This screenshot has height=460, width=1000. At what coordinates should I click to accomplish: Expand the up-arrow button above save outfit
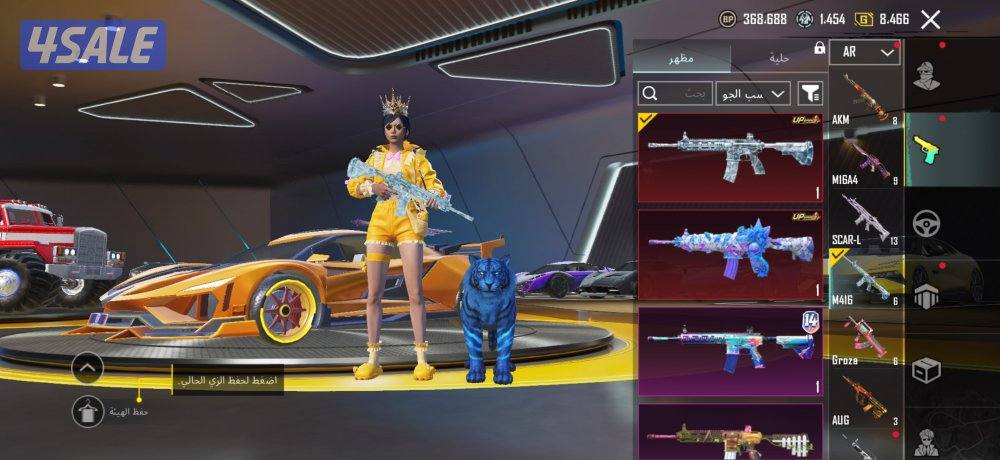[88, 368]
